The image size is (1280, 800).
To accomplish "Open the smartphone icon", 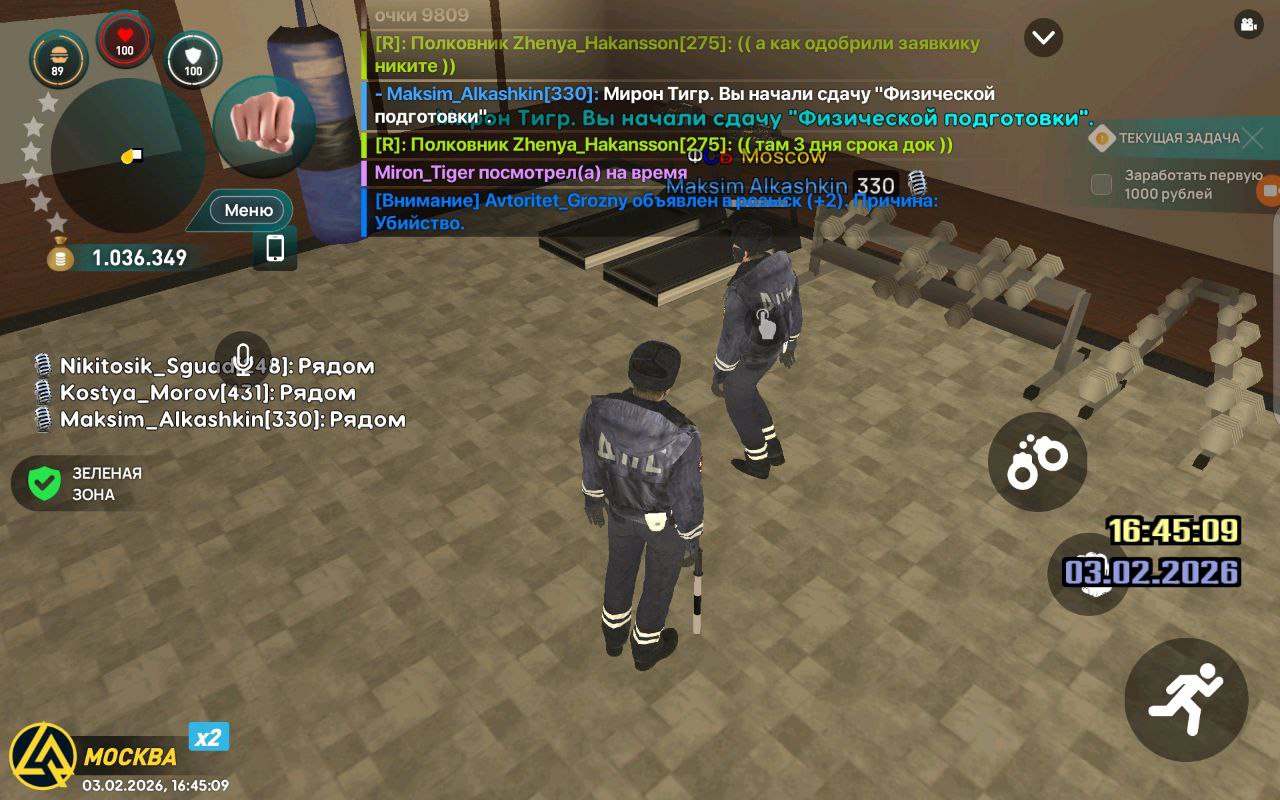I will pyautogui.click(x=275, y=248).
